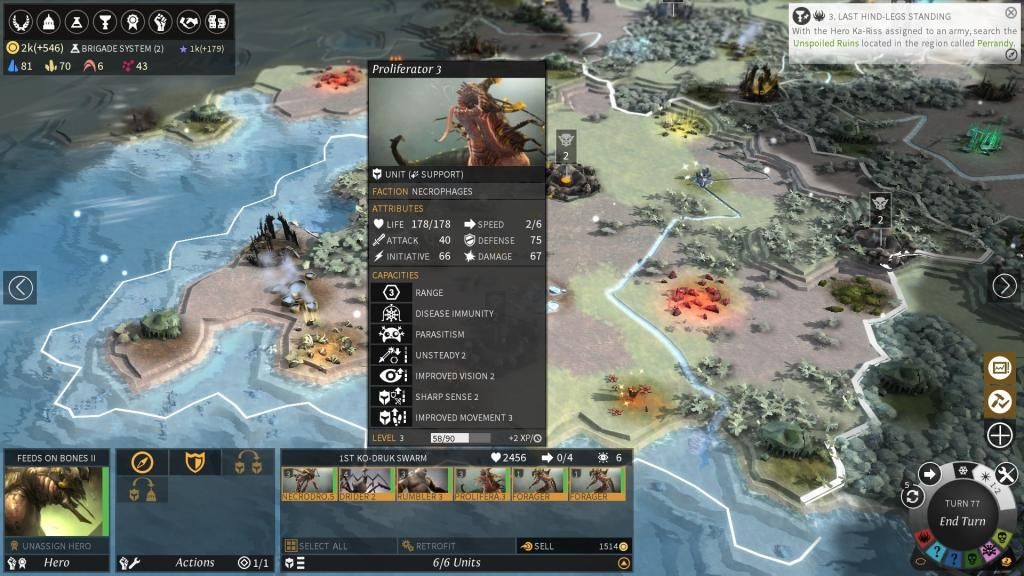Open the research flask screen
Image resolution: width=1024 pixels, height=576 pixels.
tap(75, 21)
